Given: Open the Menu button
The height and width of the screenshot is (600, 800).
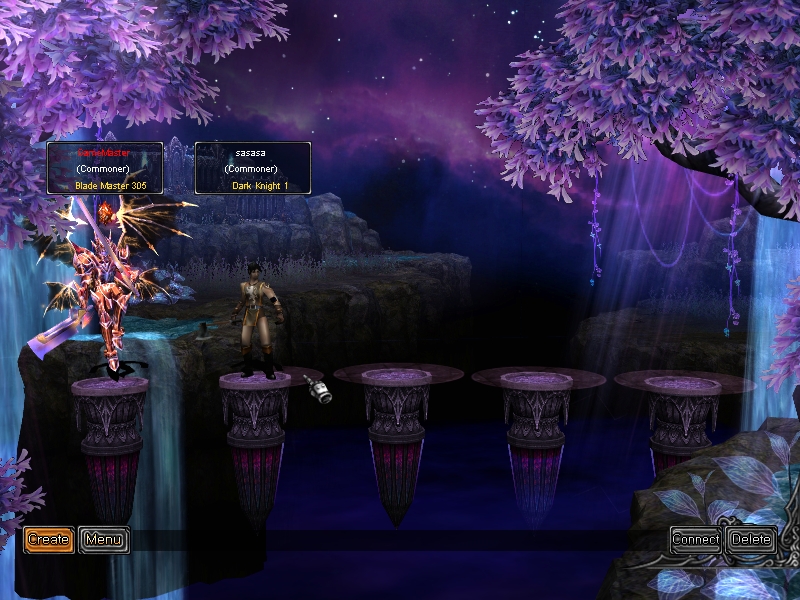Looking at the screenshot, I should (104, 540).
